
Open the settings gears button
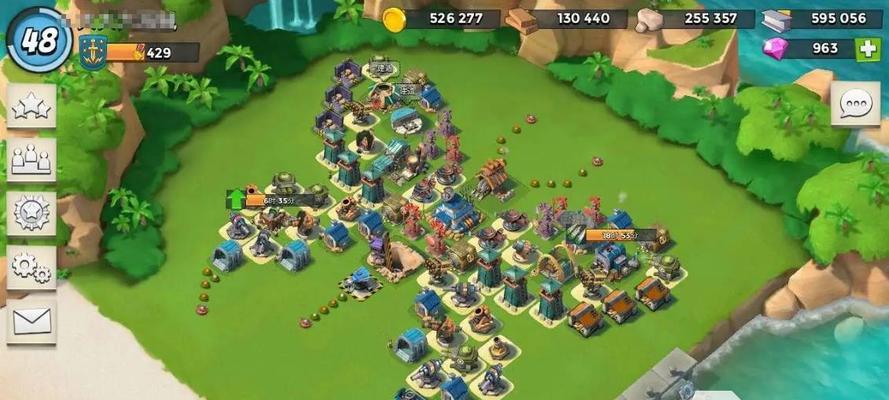pos(31,266)
